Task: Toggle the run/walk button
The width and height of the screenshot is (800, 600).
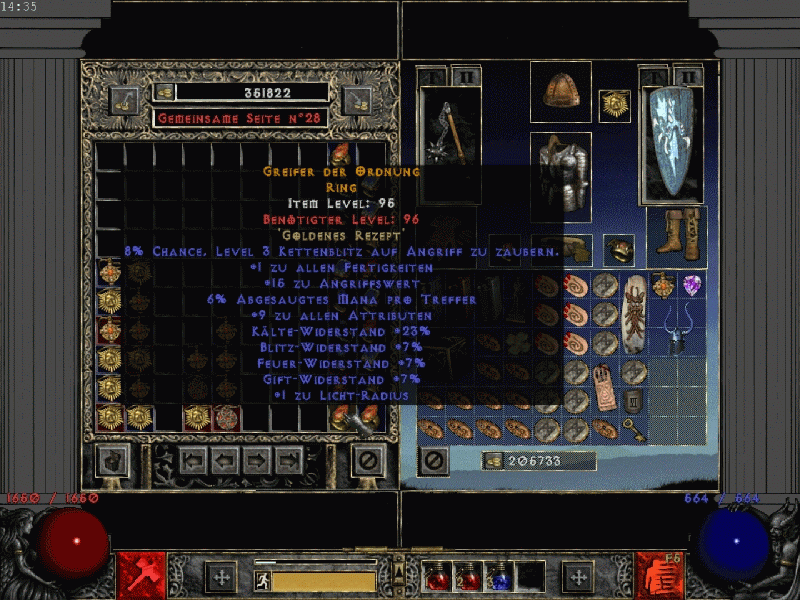Action: pos(262,581)
